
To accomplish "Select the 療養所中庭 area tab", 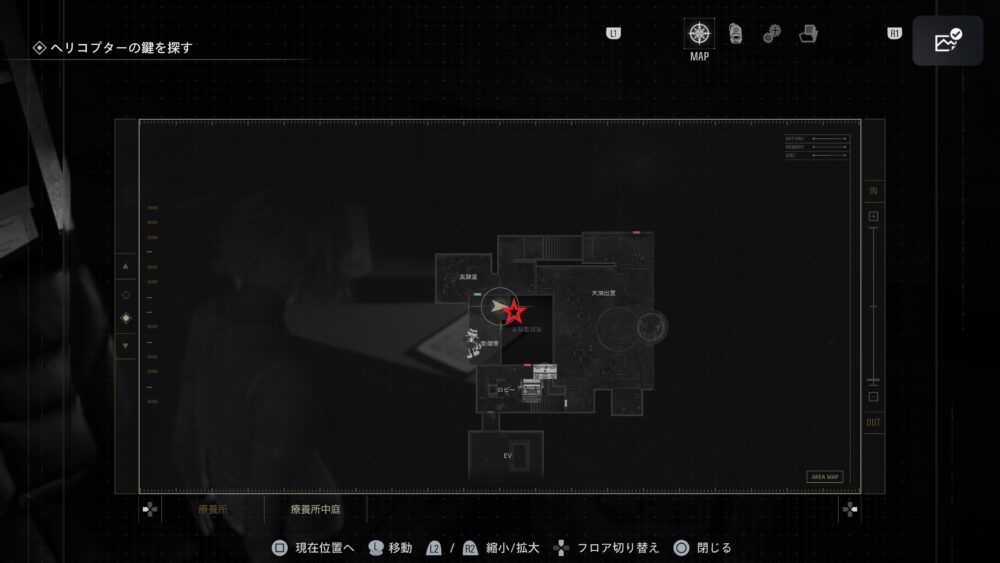I will tap(314, 509).
